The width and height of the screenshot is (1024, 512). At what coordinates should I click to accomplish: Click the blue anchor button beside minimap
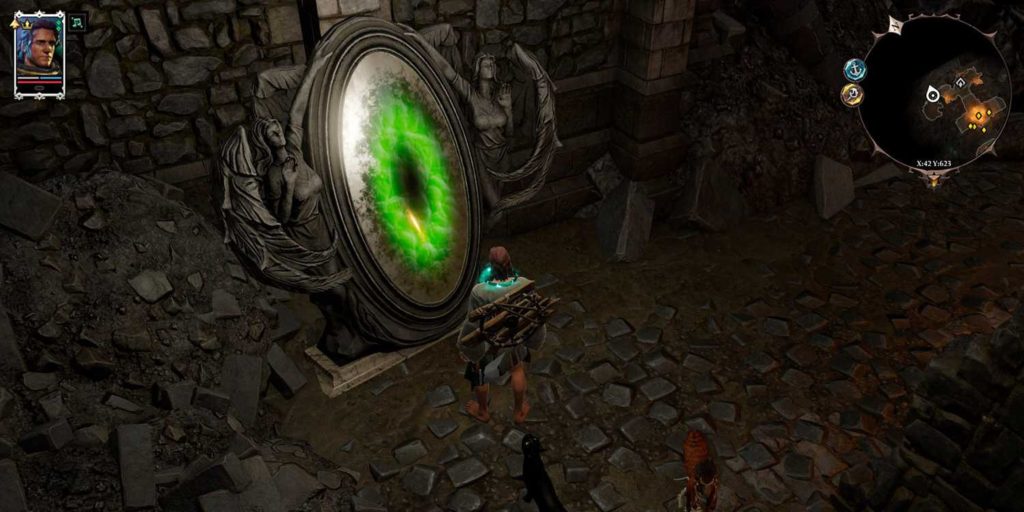[x=854, y=69]
